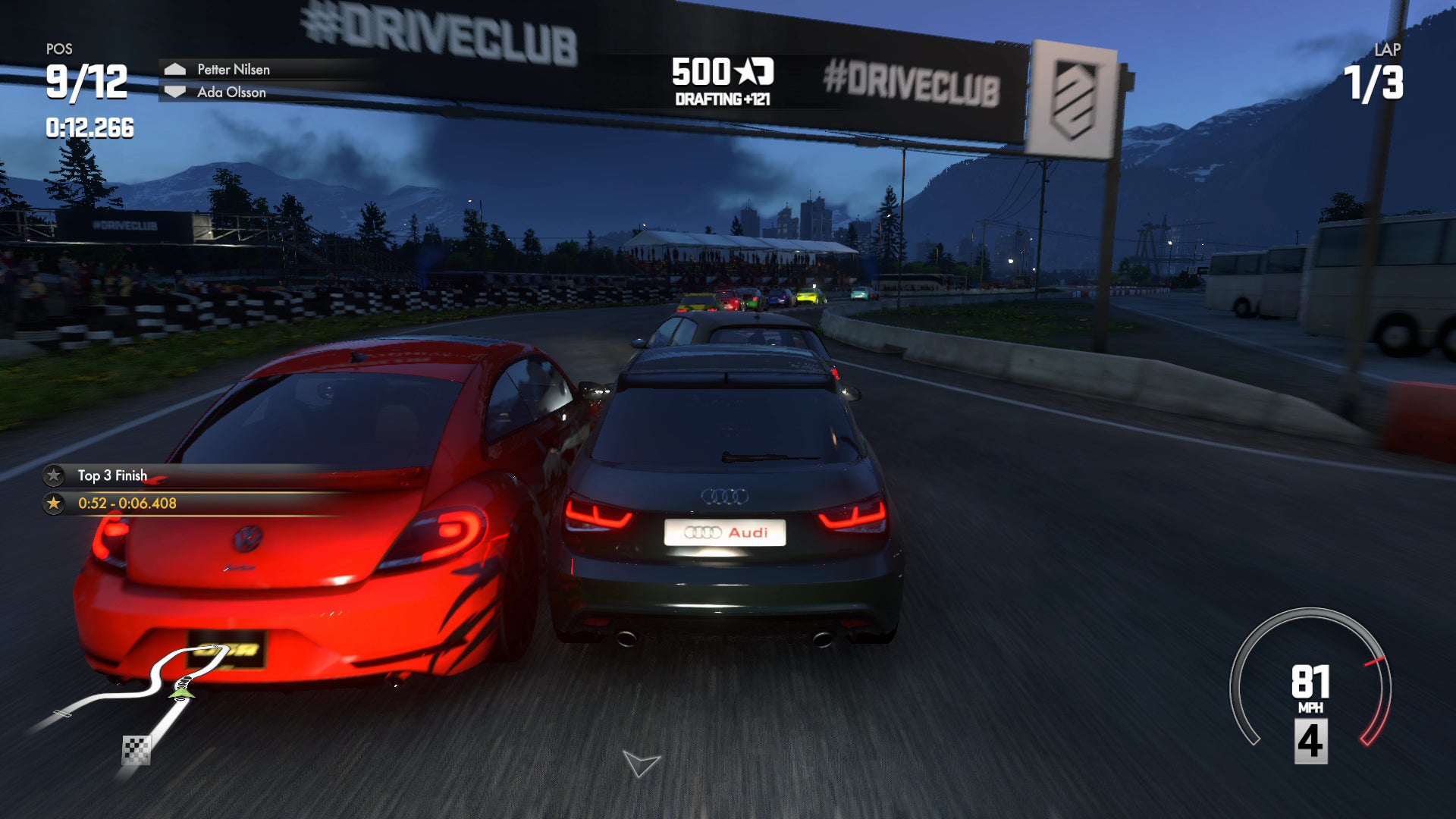Select the 0:52 lap time objective
Image resolution: width=1456 pixels, height=819 pixels.
(x=127, y=503)
